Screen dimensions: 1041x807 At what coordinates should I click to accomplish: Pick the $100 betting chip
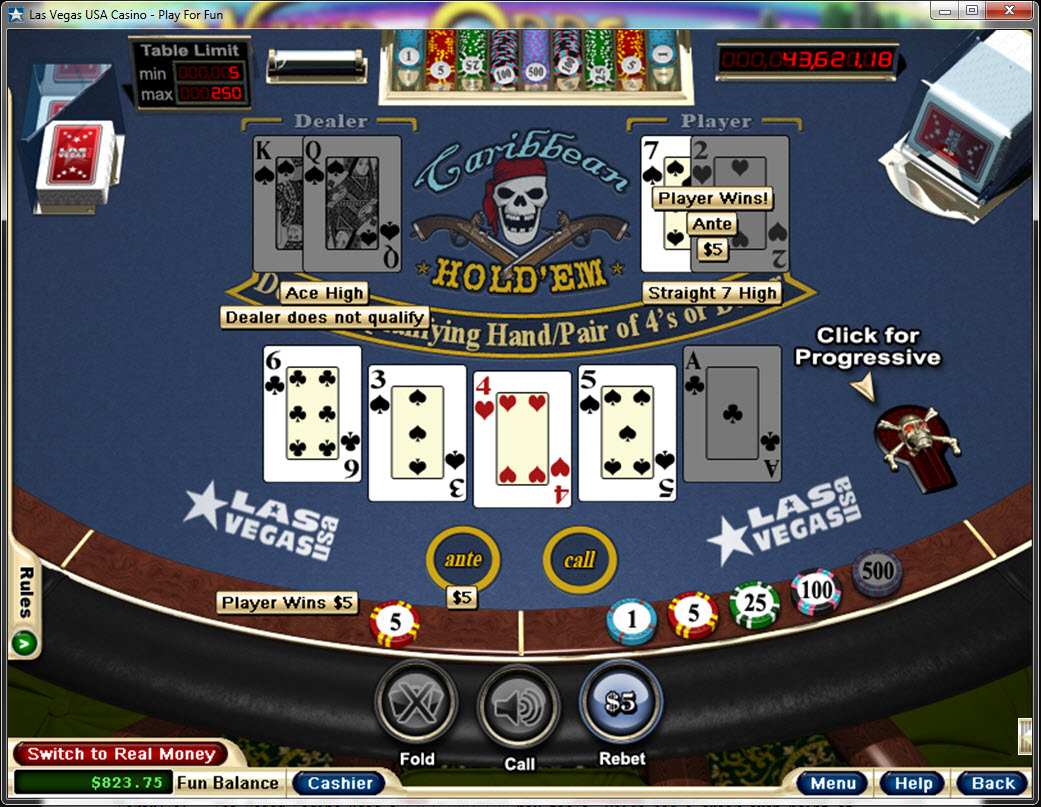click(x=816, y=591)
